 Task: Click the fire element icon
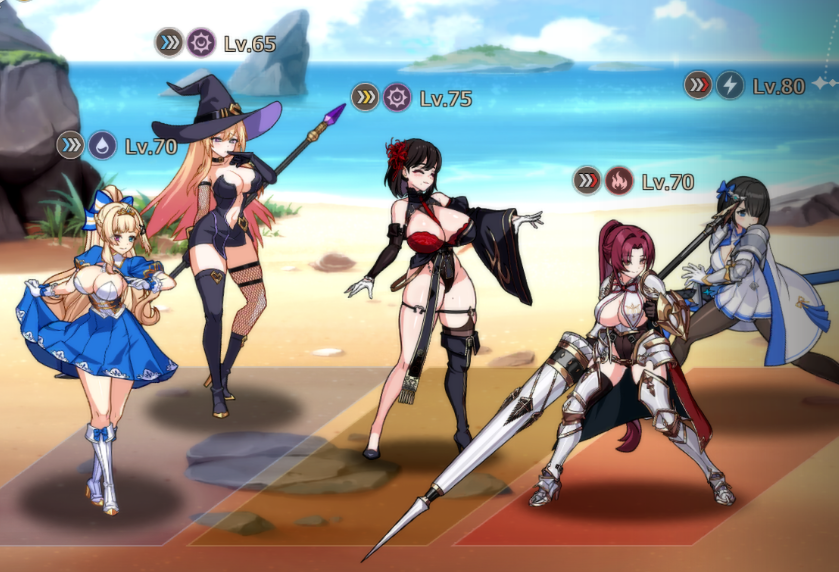pos(619,181)
